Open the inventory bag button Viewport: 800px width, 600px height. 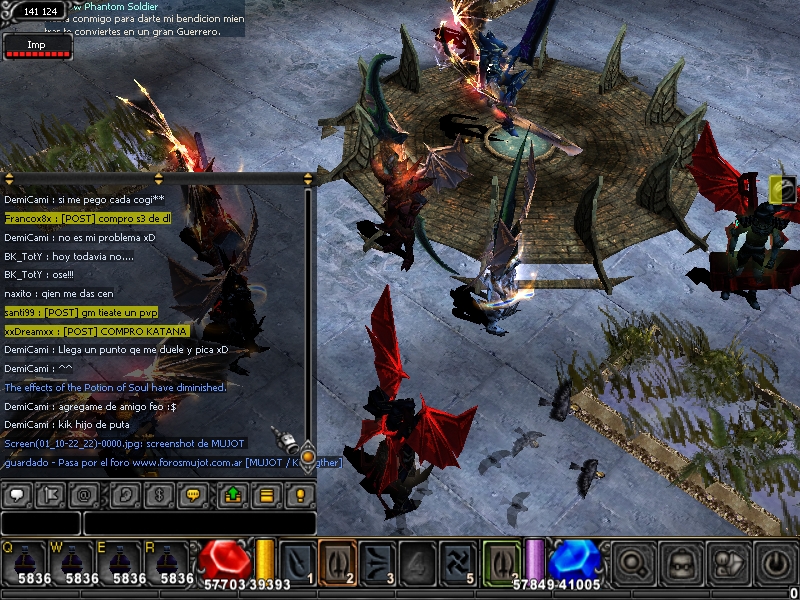(682, 562)
